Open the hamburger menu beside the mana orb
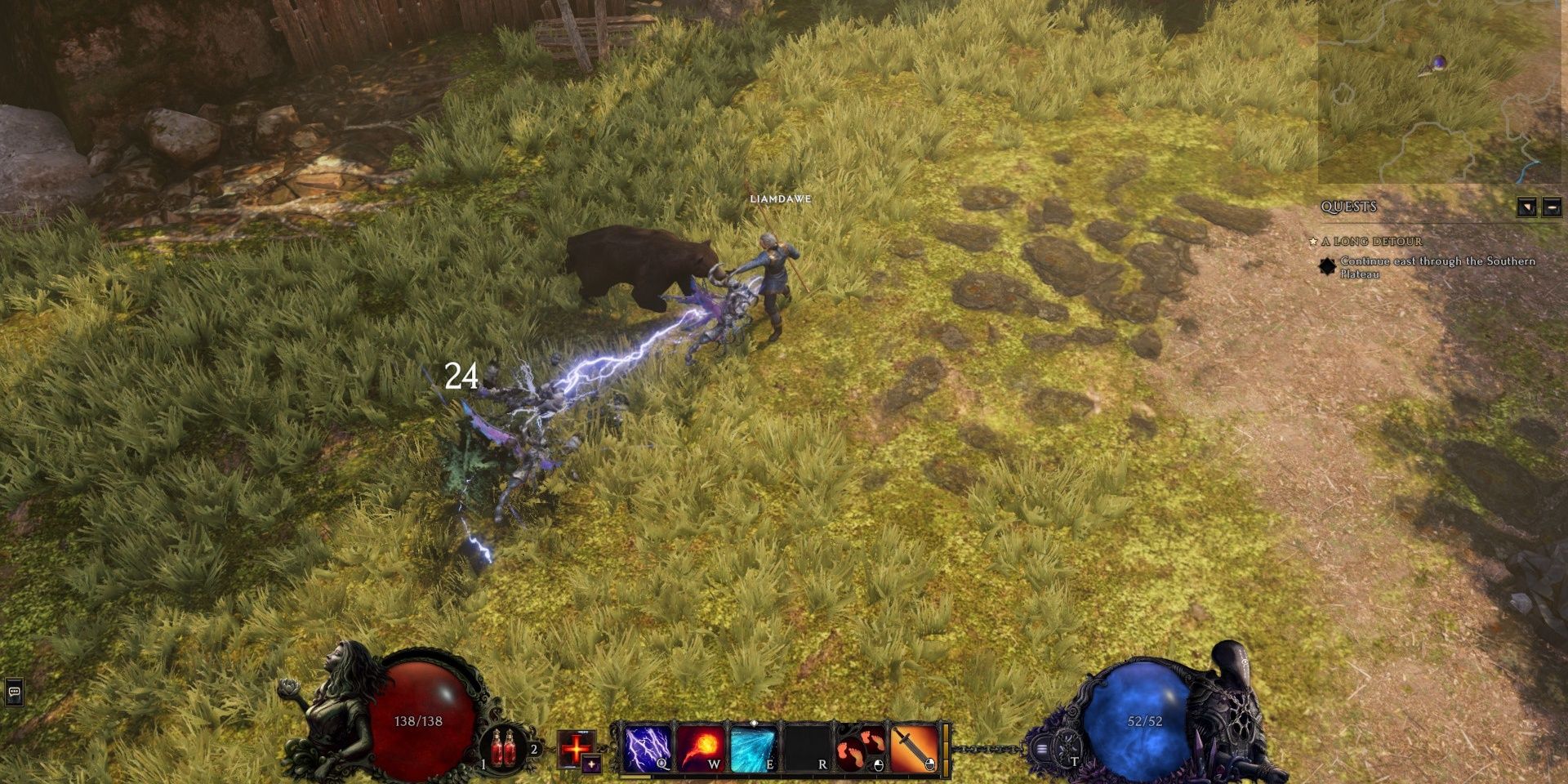This screenshot has height=784, width=1568. point(1041,749)
